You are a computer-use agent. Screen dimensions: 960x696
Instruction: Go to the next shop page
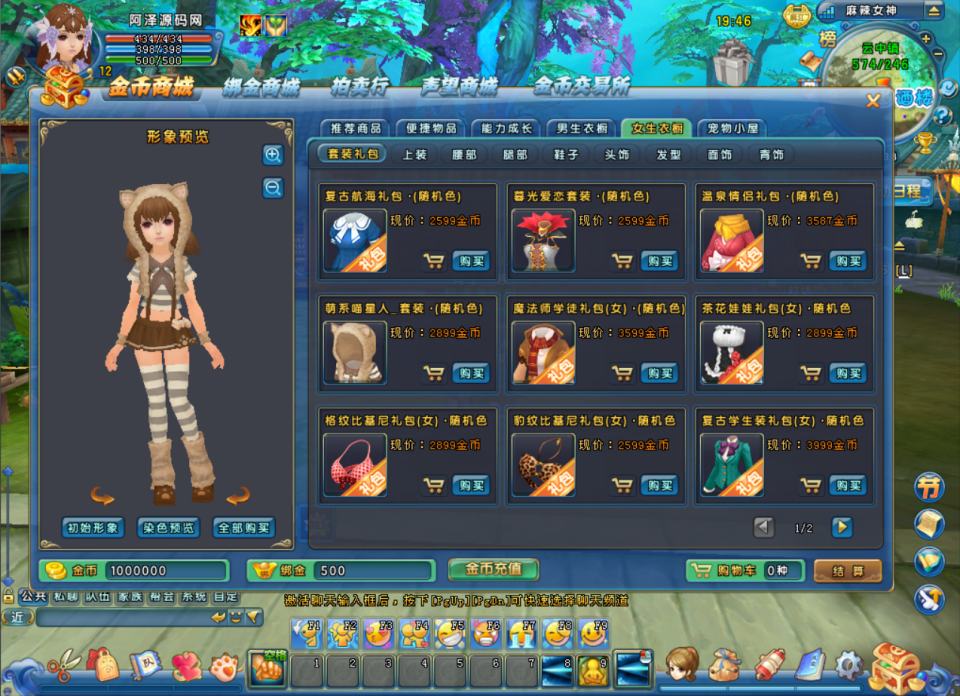point(842,527)
